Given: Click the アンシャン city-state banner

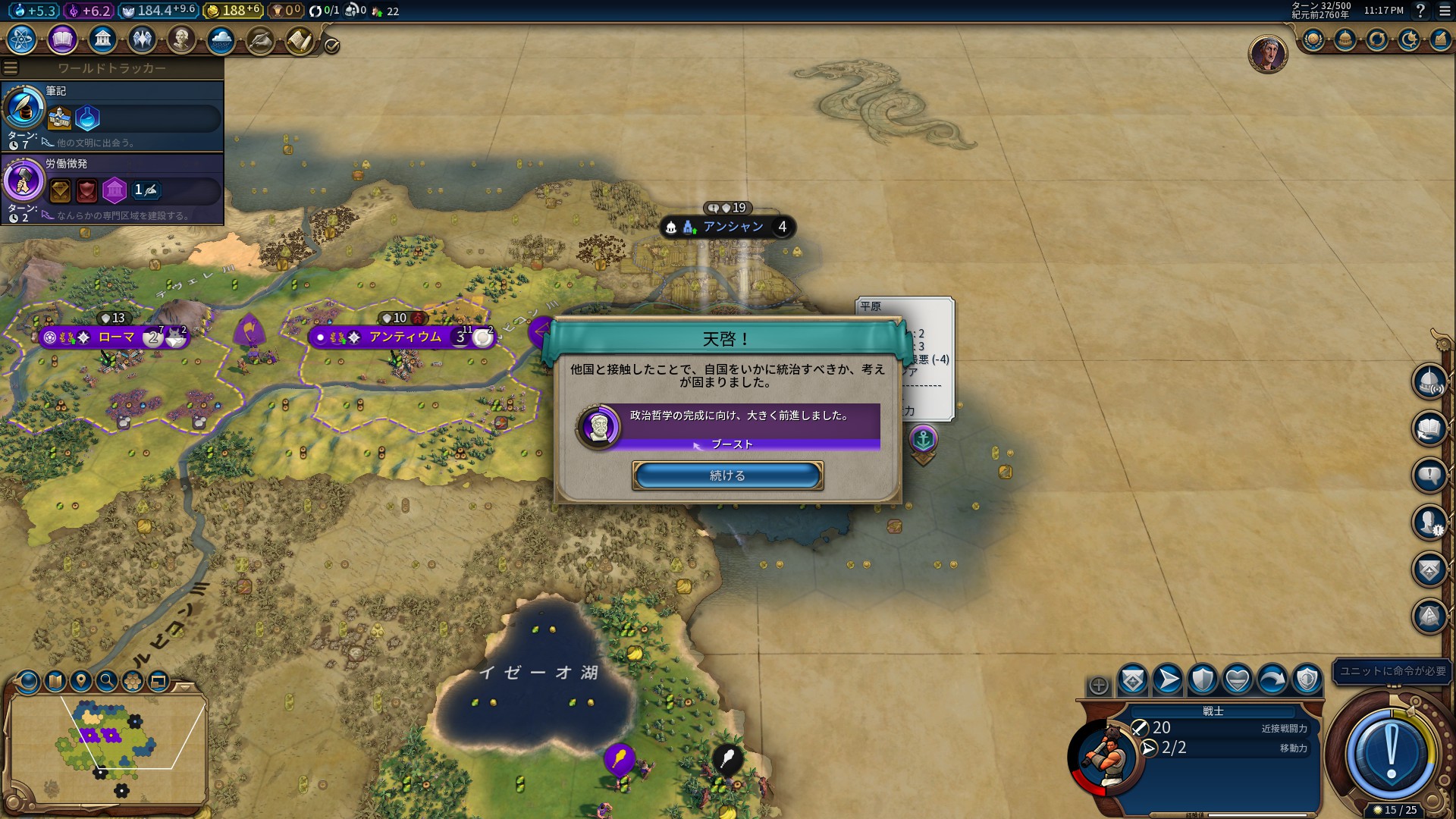Looking at the screenshot, I should 732,227.
